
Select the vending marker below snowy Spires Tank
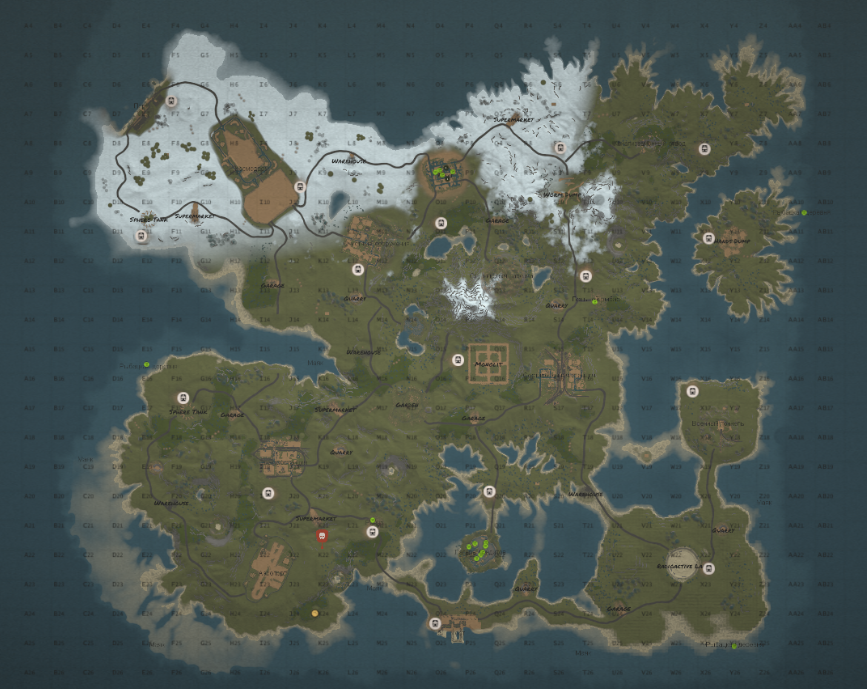click(x=141, y=237)
